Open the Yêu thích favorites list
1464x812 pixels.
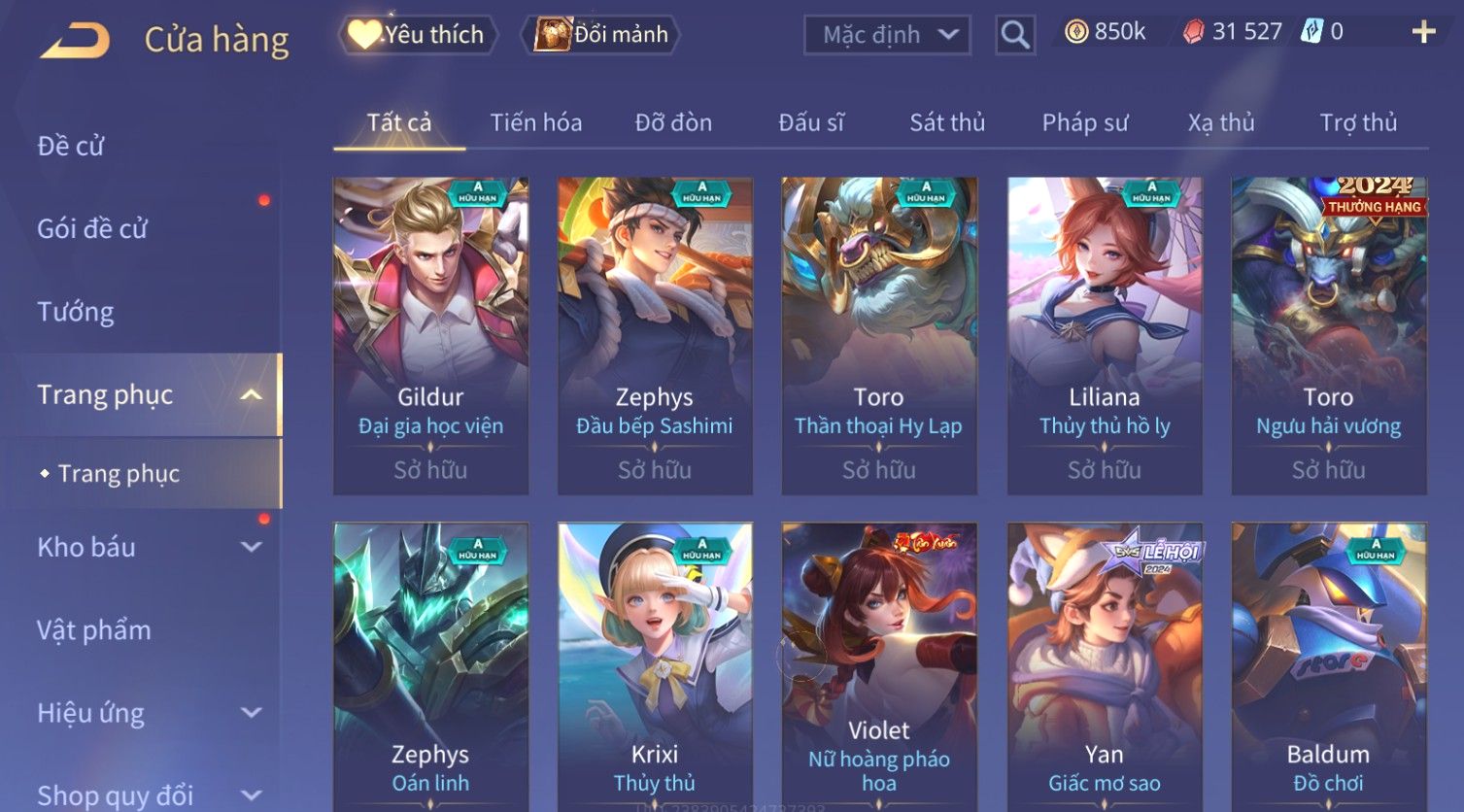(x=419, y=35)
